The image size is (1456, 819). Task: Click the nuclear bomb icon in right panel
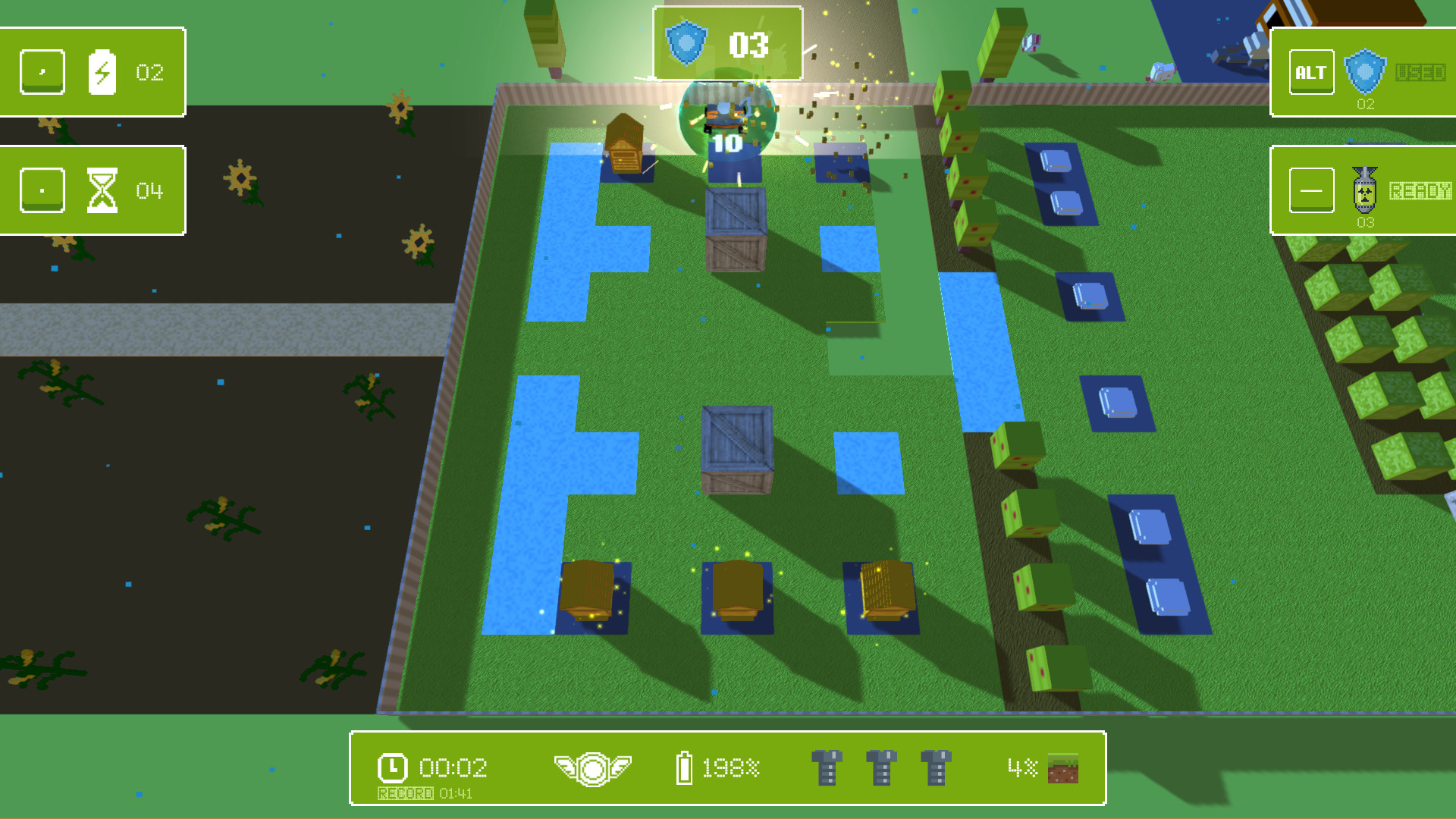pyautogui.click(x=1367, y=189)
